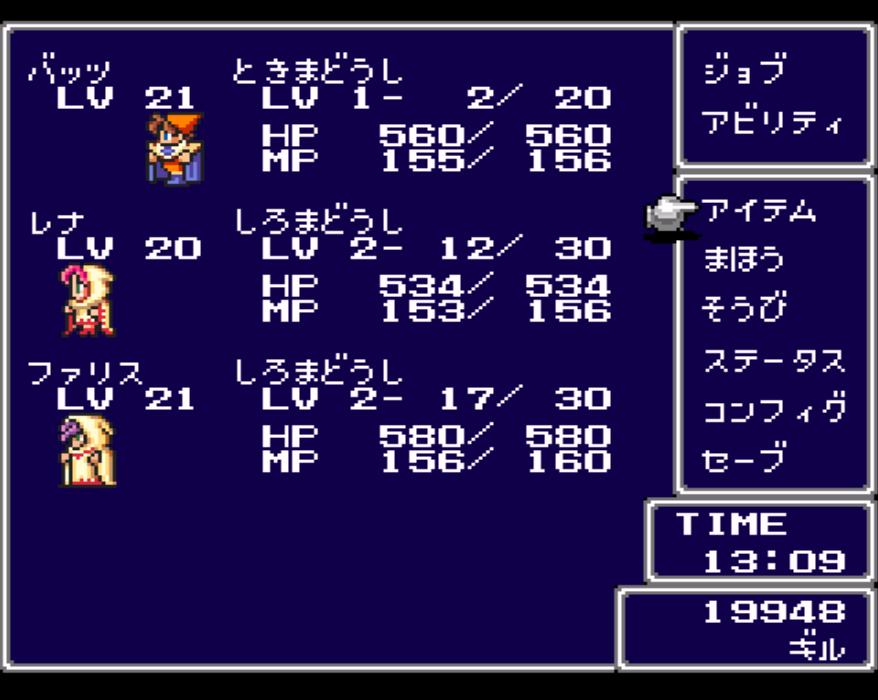Open the コンフィグ (Config) settings
Image resolution: width=878 pixels, height=700 pixels.
tap(773, 410)
